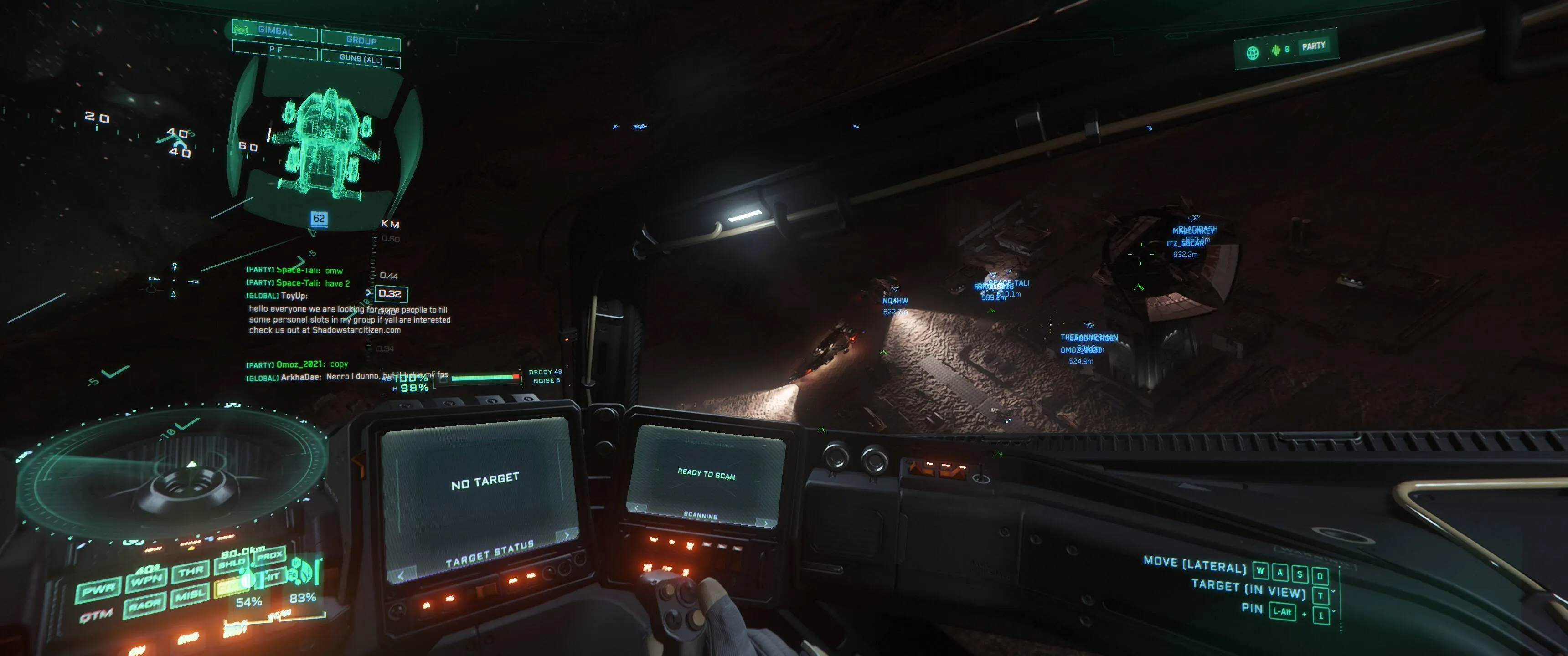
Task: Choose the GUNS (ALL) weapon group
Action: [x=361, y=59]
